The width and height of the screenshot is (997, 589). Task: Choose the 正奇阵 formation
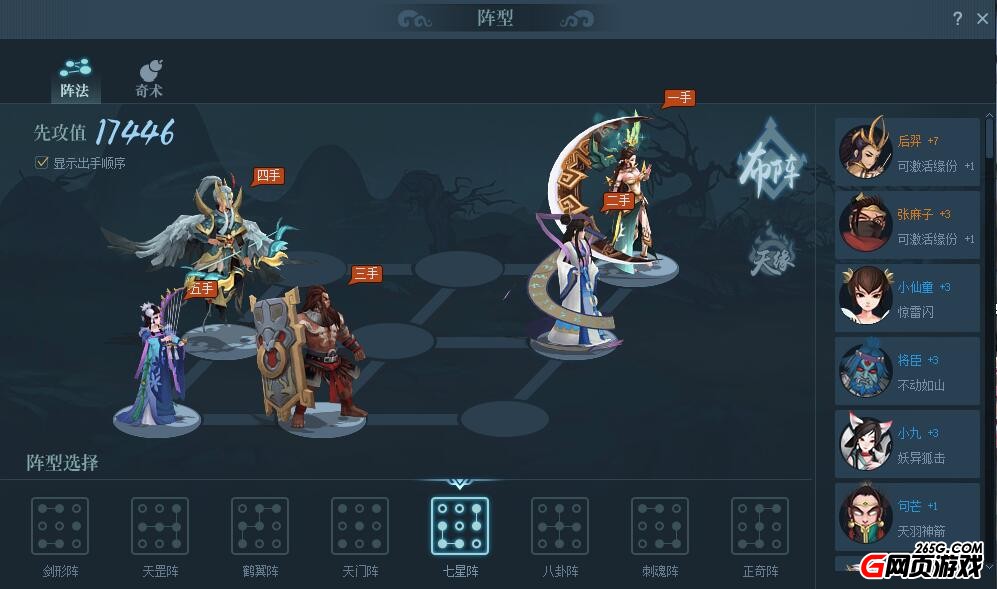tap(760, 526)
